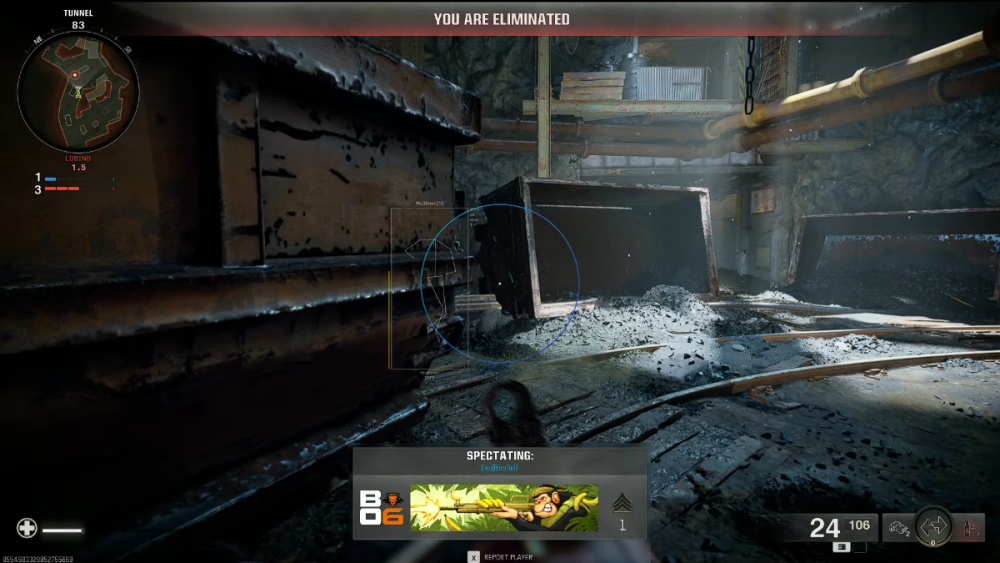Select the monkey with rifle calling card
1000x563 pixels.
point(504,508)
